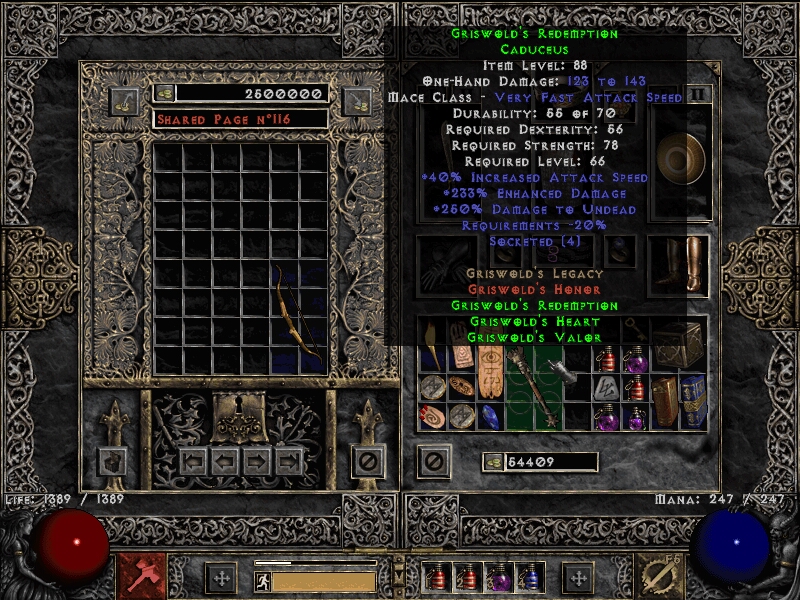This screenshot has width=800, height=600.
Task: Go to the next stash page
Action: 258,461
